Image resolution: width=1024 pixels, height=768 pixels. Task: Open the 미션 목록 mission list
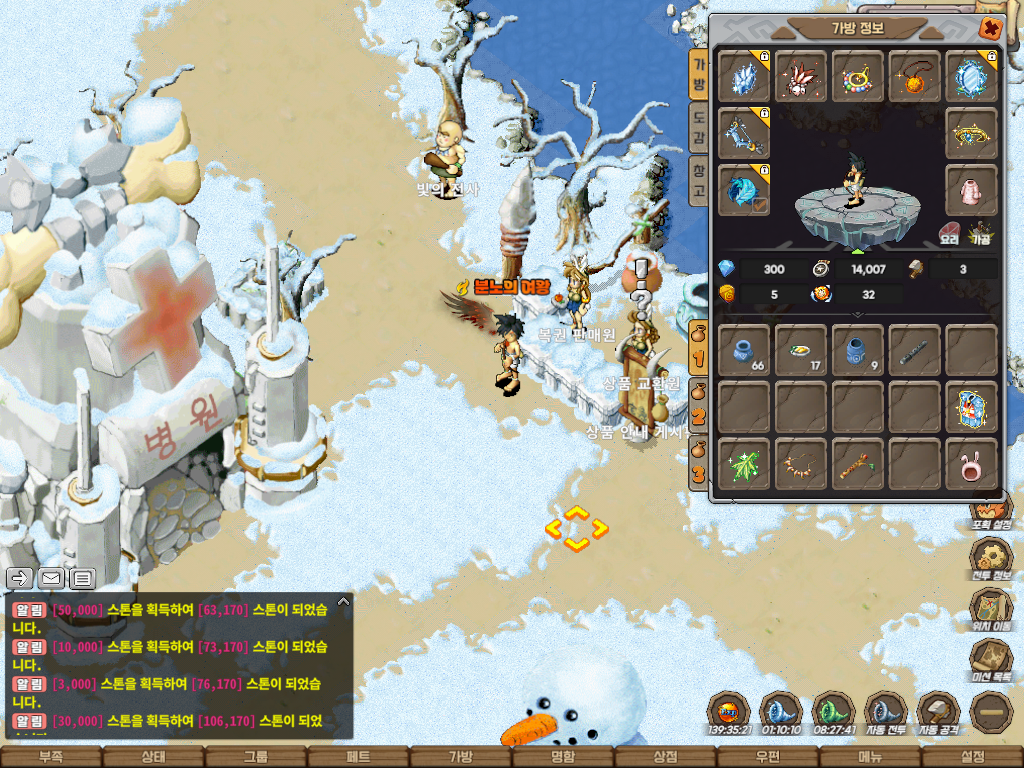point(991,660)
